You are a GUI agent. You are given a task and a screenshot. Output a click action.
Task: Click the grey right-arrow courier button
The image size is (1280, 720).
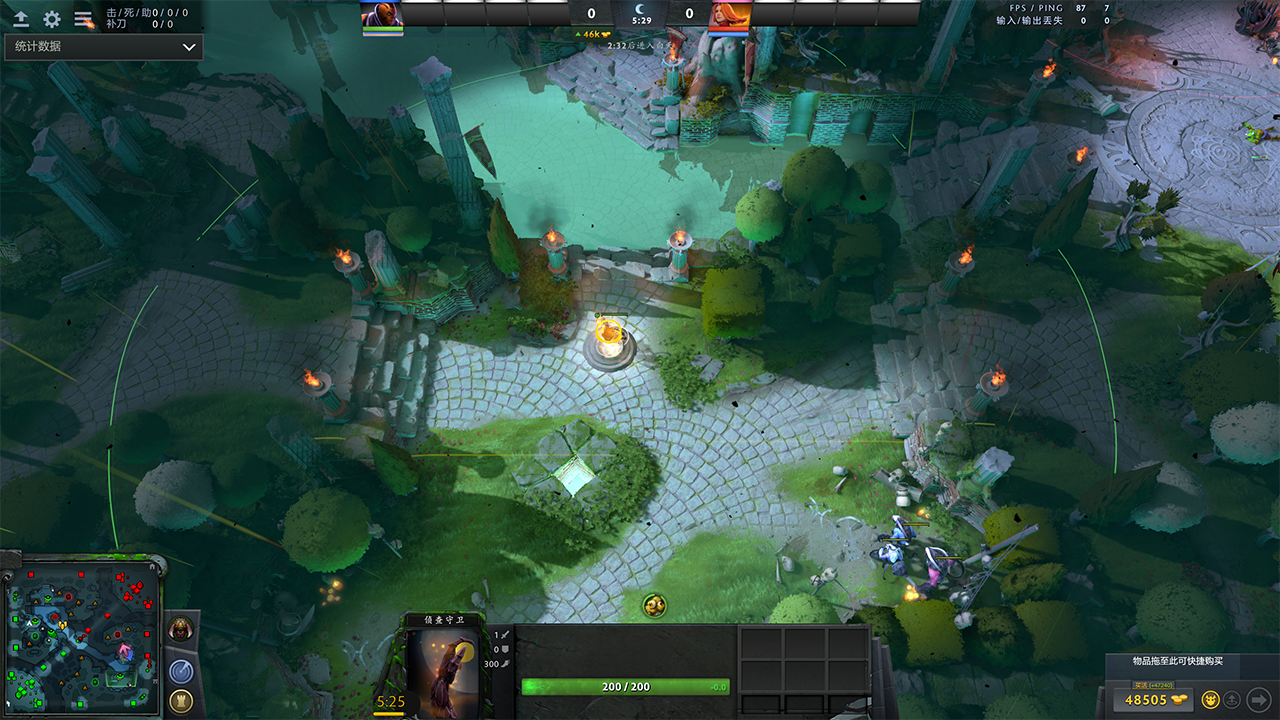[x=1259, y=699]
